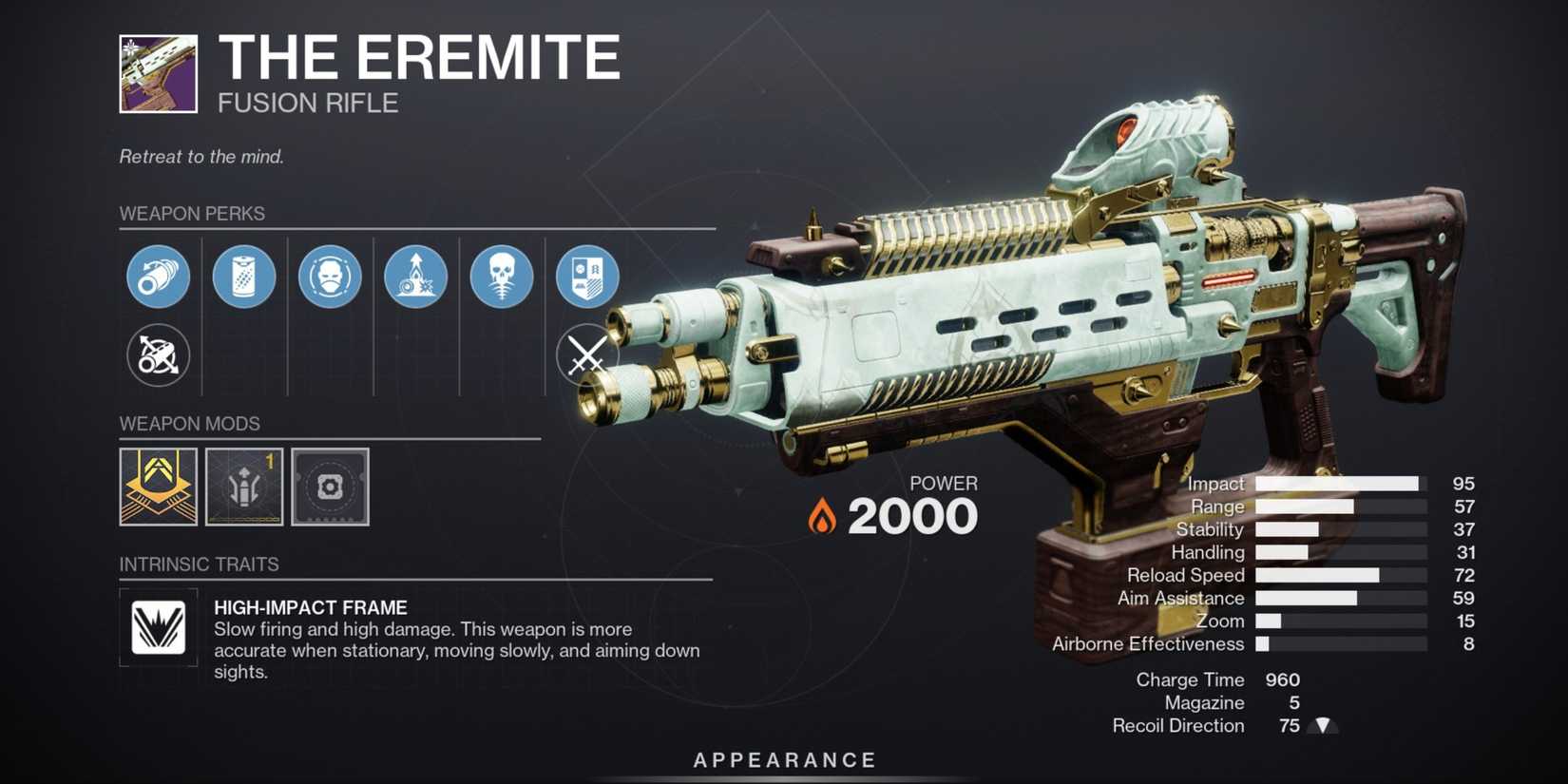Expand the Weapon Perks section
The image size is (1568, 784).
[x=192, y=213]
